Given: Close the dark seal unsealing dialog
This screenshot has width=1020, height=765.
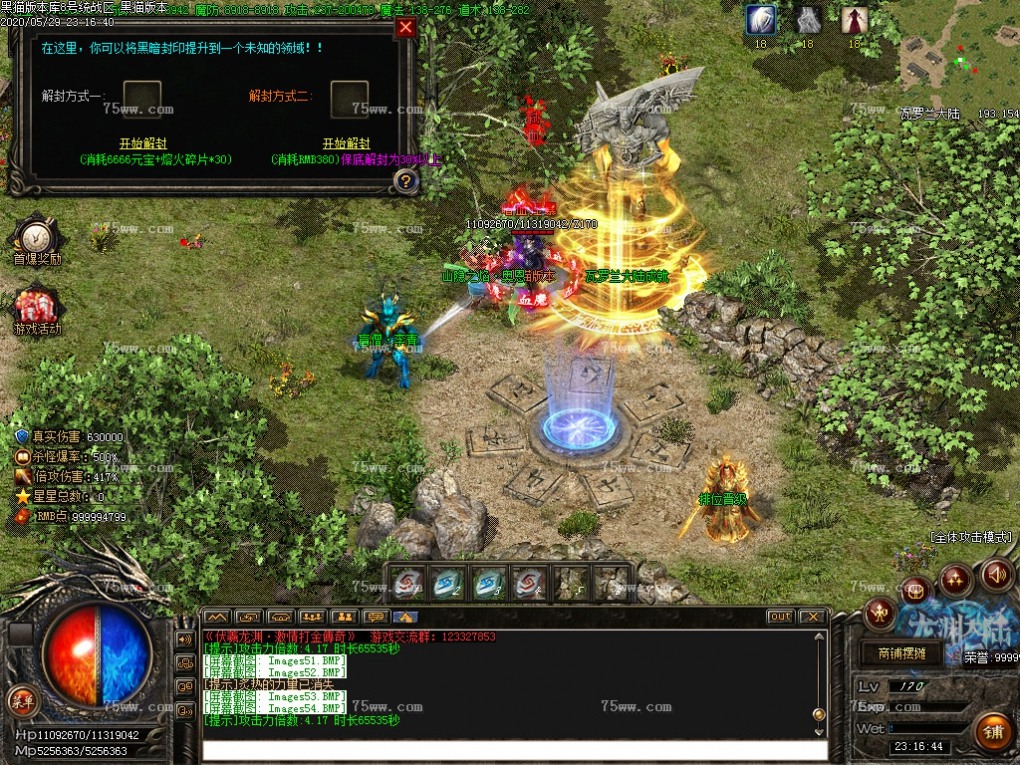Looking at the screenshot, I should click(x=405, y=28).
